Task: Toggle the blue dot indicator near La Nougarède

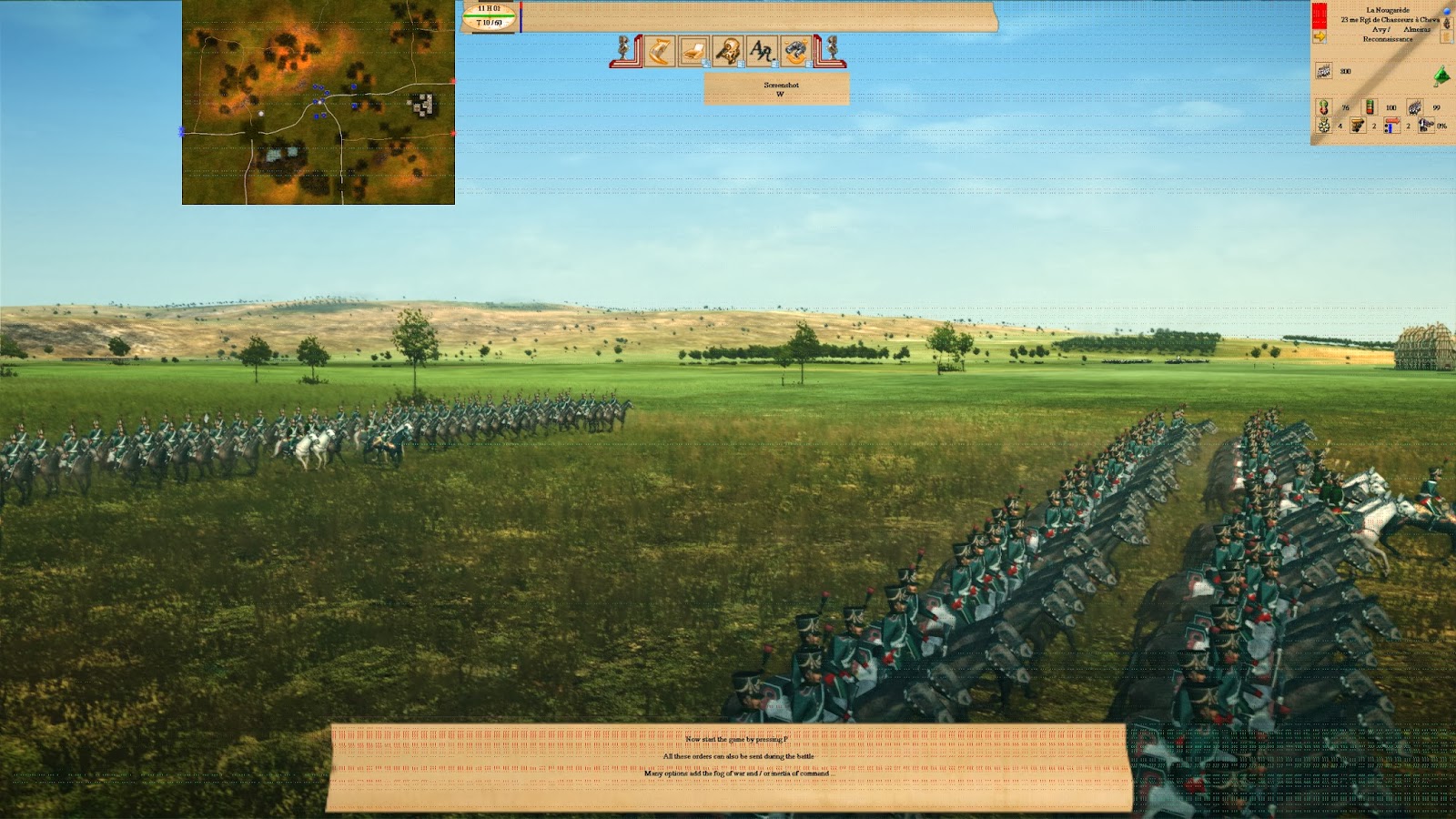Action: (x=1446, y=11)
